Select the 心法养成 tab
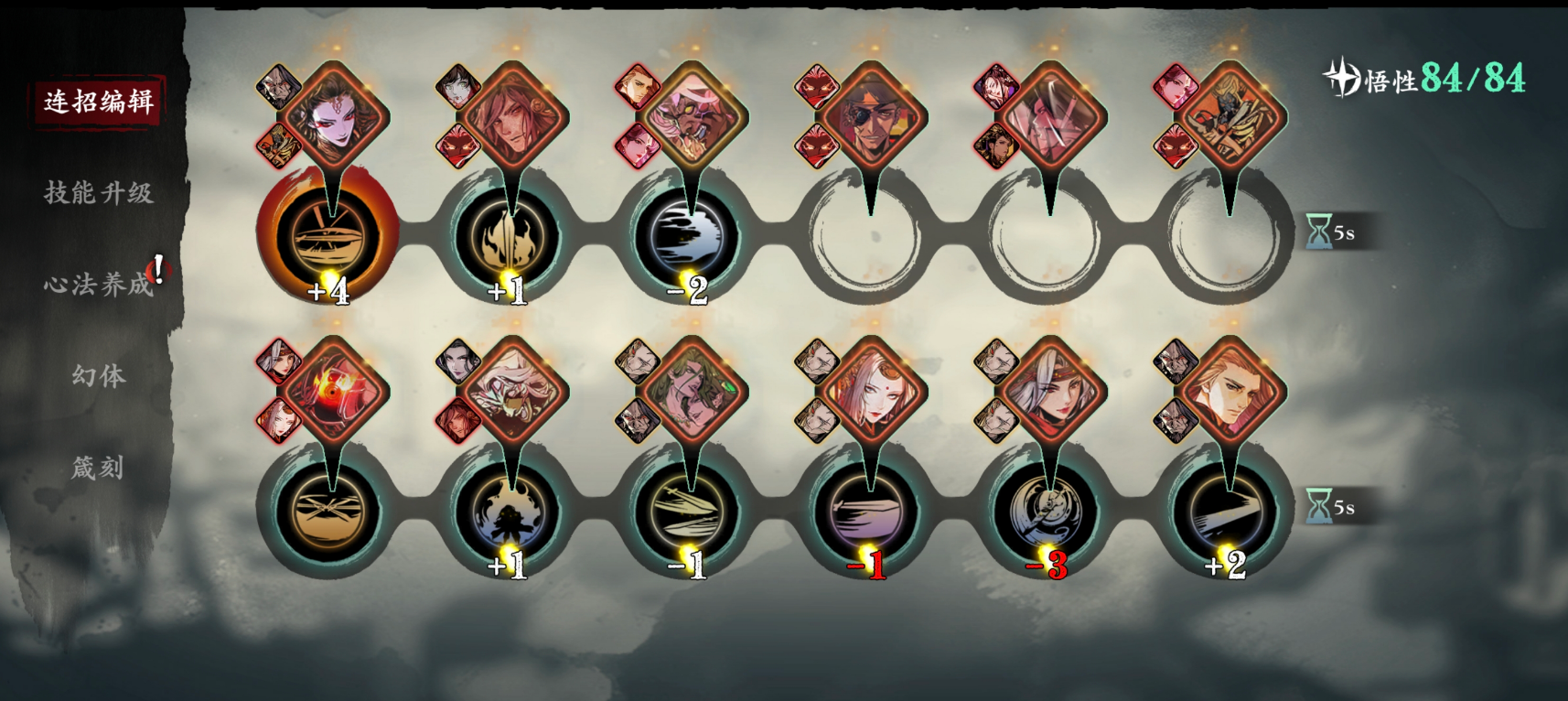 click(98, 284)
